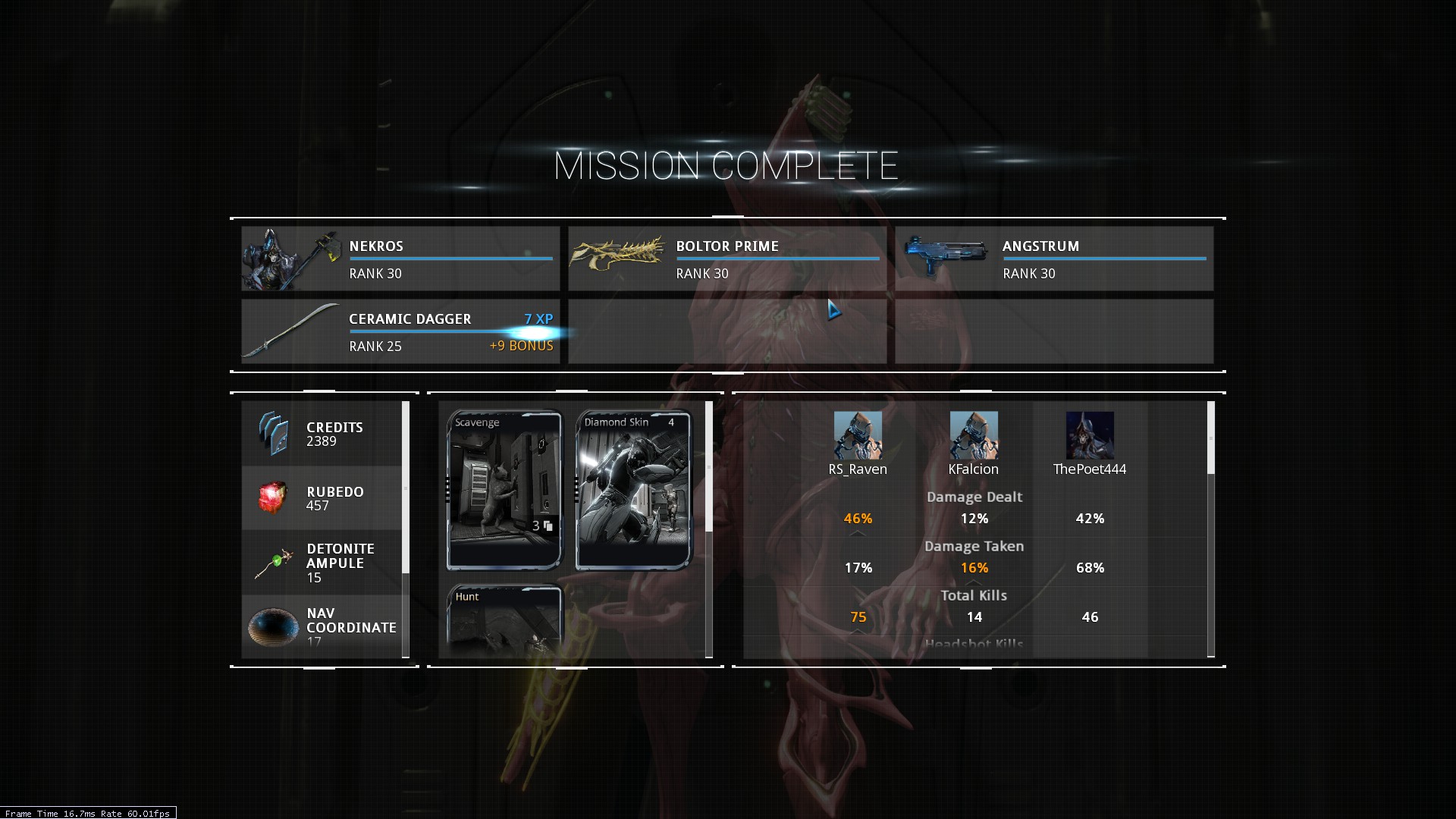This screenshot has height=819, width=1456.
Task: Click KFalcion's player avatar
Action: (x=974, y=435)
